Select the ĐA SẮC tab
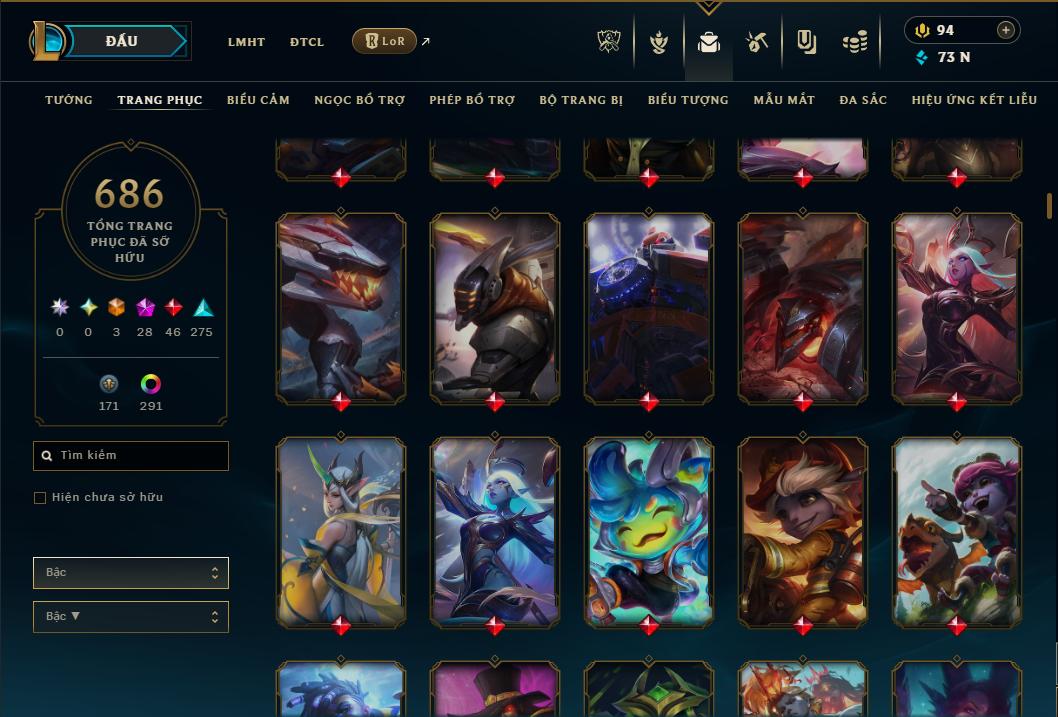1058x717 pixels. point(863,100)
